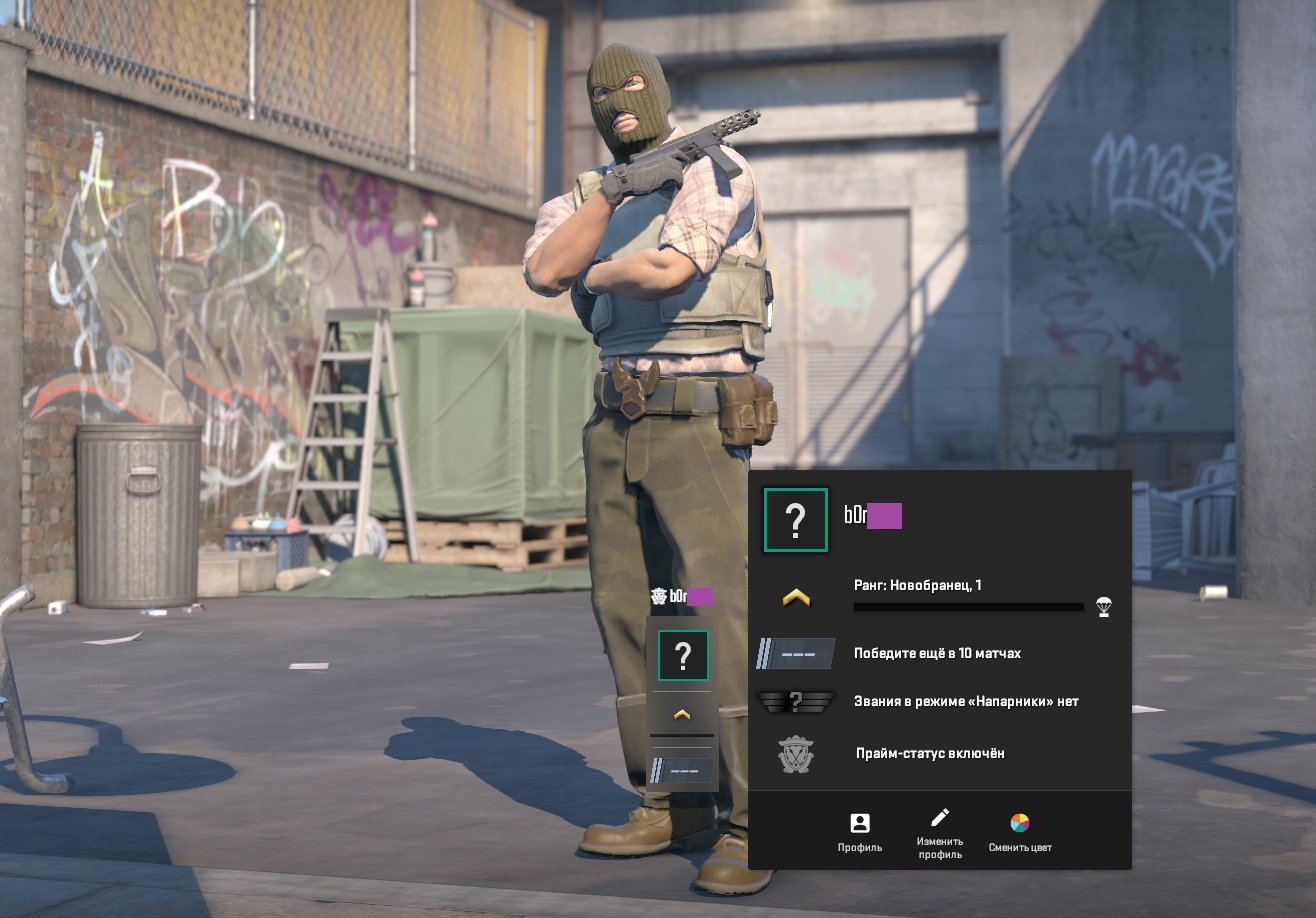Click the Wingman rank question mark badge
The image size is (1316, 918).
pos(796,702)
